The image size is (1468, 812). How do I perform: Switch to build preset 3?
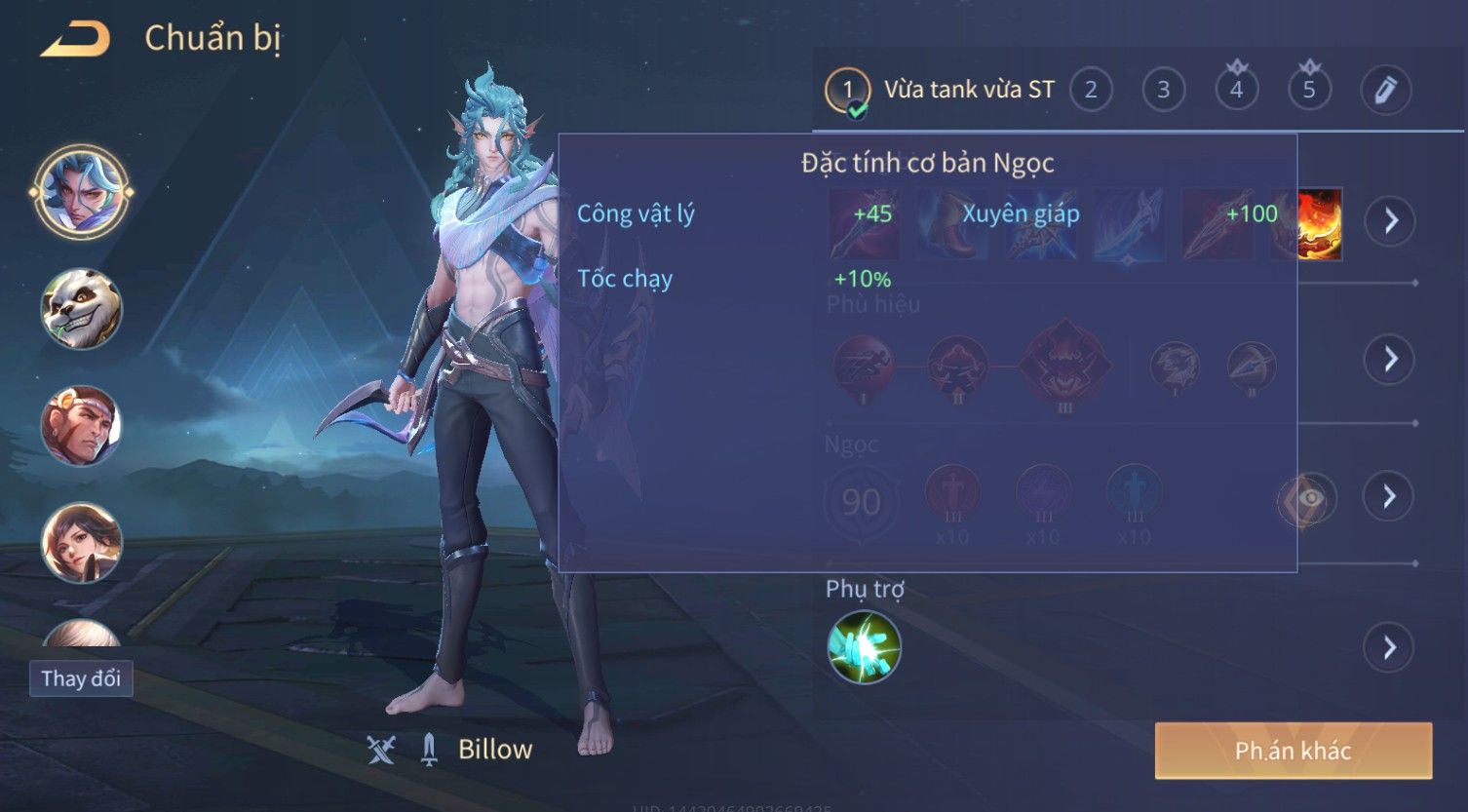[1163, 91]
